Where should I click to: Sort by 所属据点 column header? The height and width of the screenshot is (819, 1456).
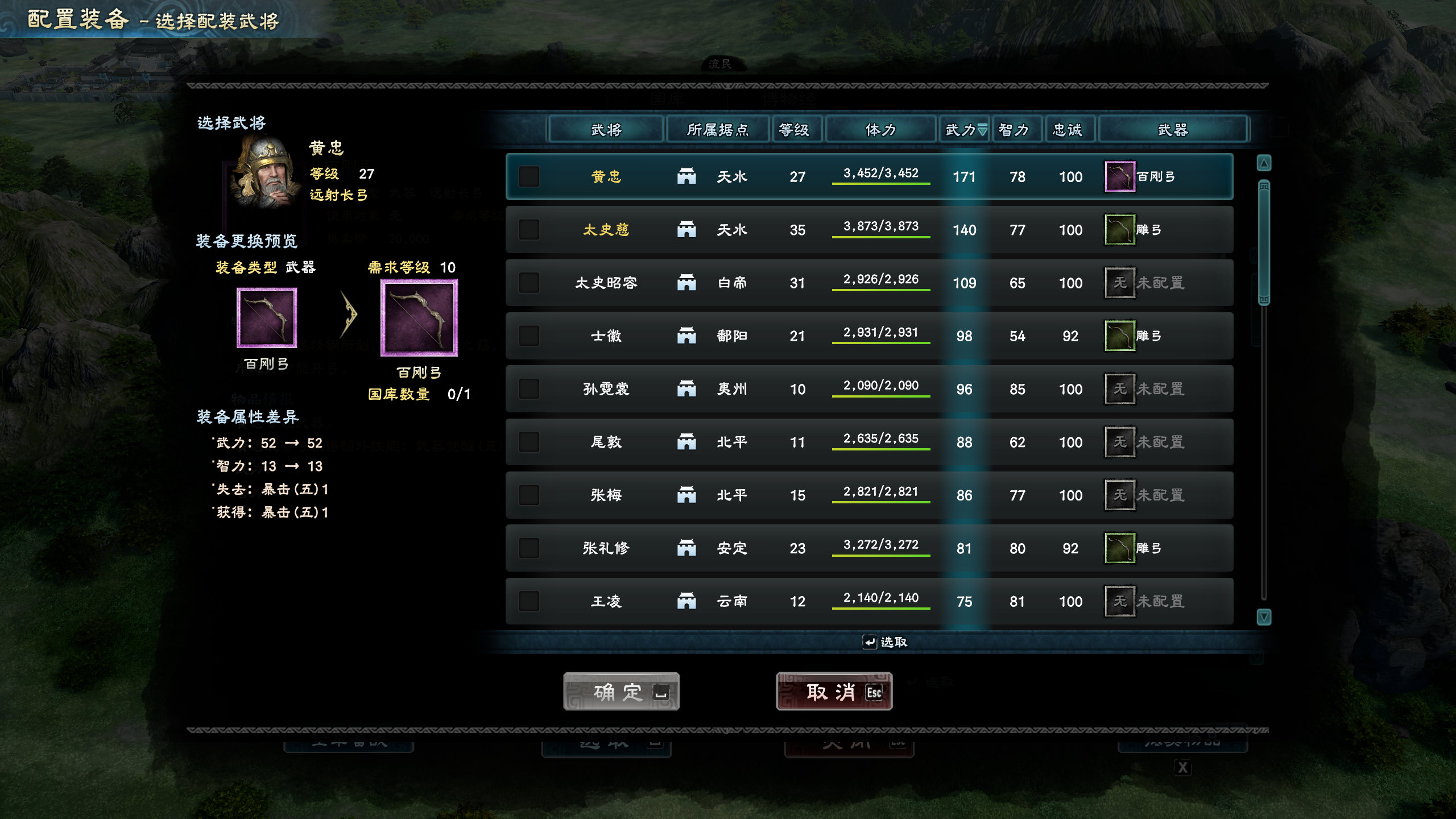click(718, 130)
